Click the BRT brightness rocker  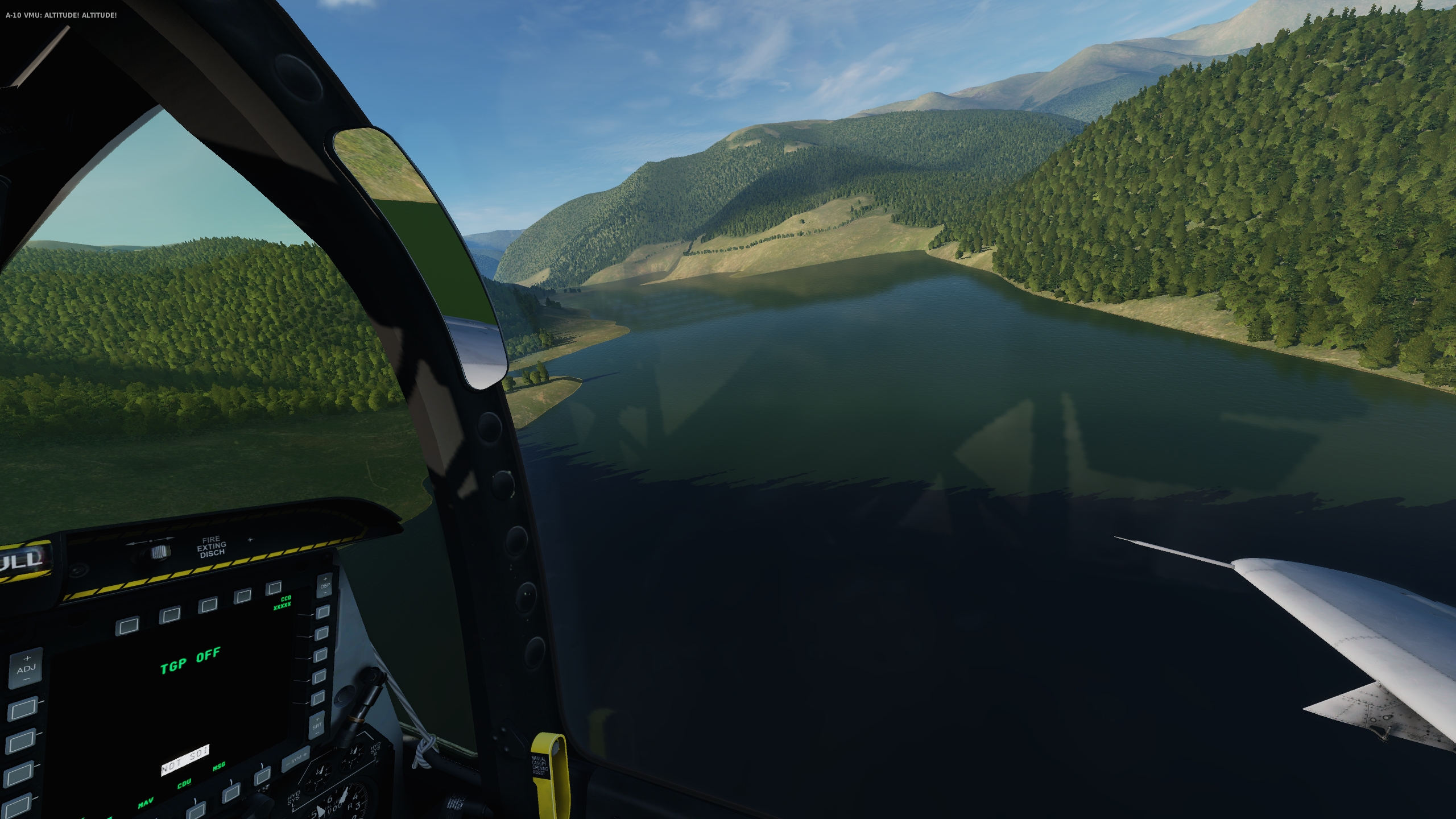coord(317,726)
